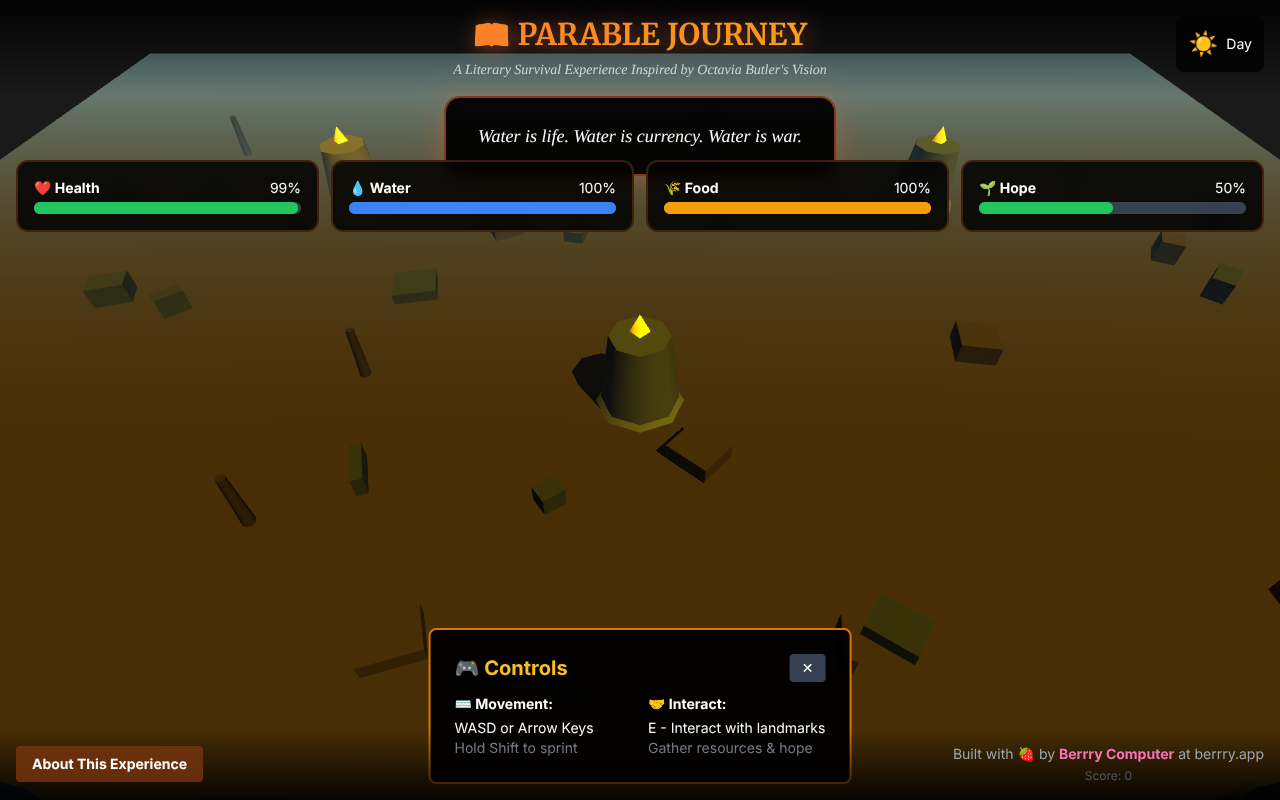Click the water droplet icon on Water stat

(357, 187)
